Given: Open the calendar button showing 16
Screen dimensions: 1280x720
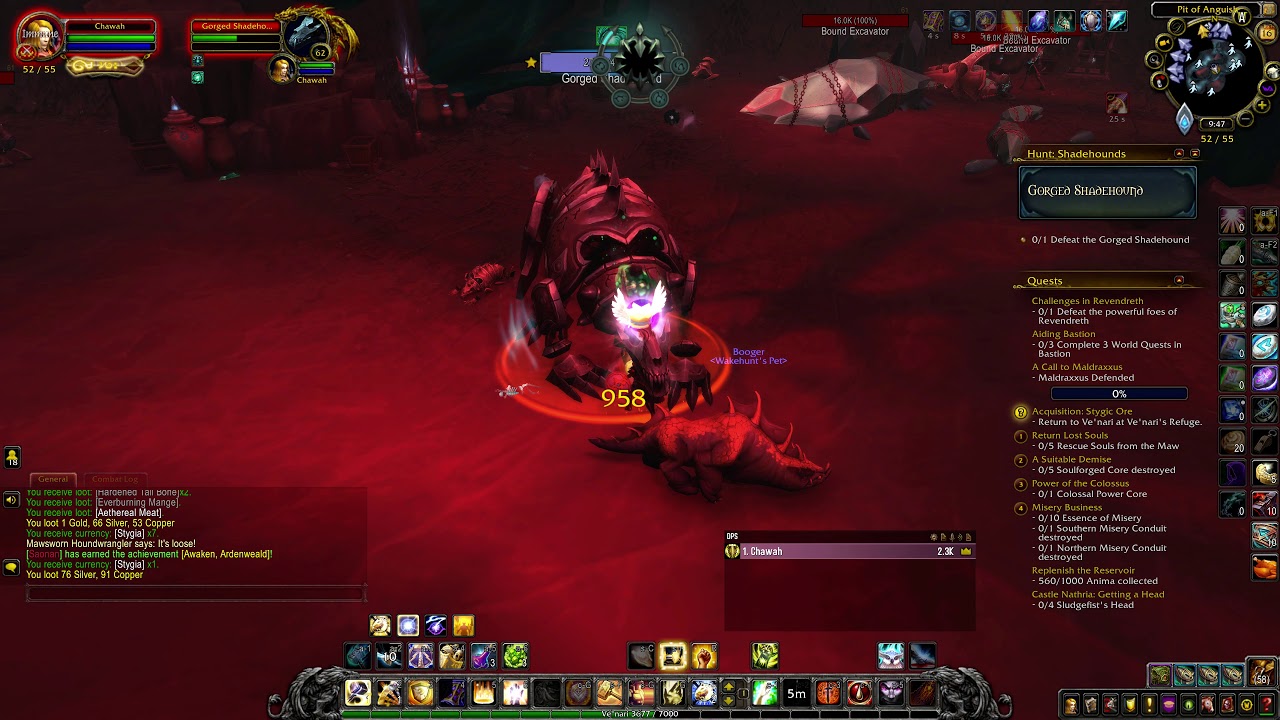Looking at the screenshot, I should click(x=1267, y=33).
